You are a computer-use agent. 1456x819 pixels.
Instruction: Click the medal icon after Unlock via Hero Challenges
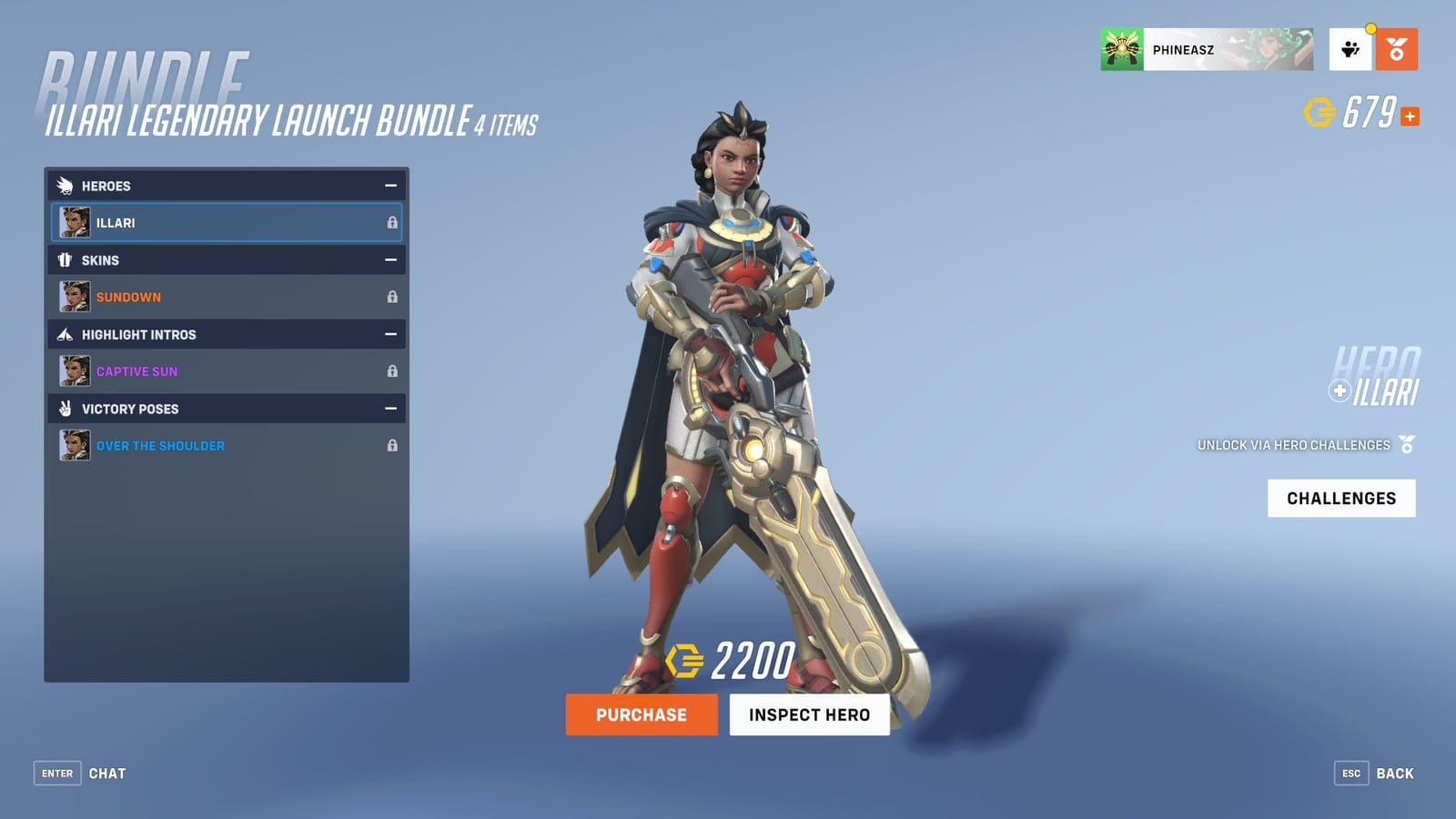pos(1406,445)
